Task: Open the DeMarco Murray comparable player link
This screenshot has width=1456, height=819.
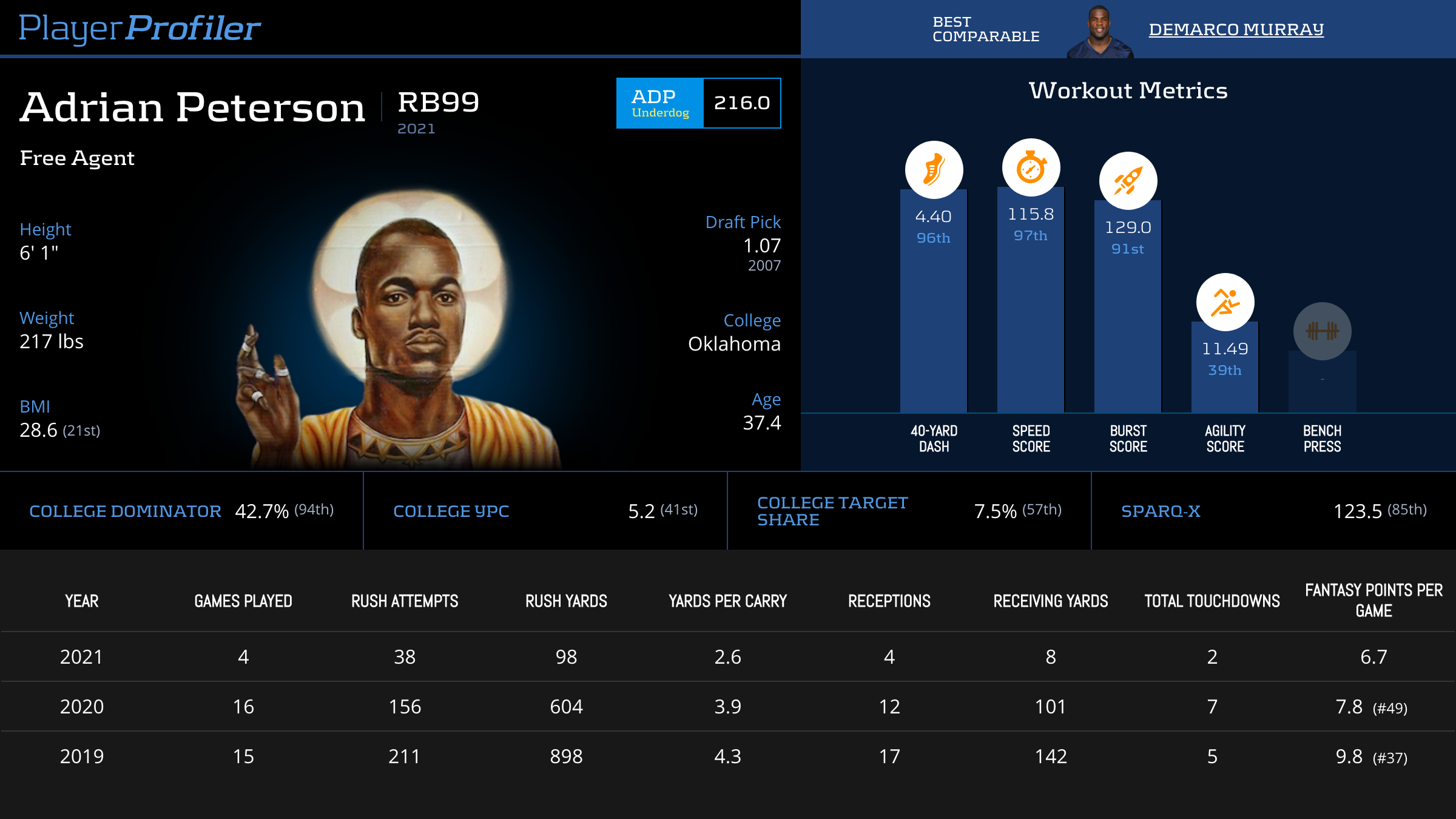Action: [x=1236, y=29]
